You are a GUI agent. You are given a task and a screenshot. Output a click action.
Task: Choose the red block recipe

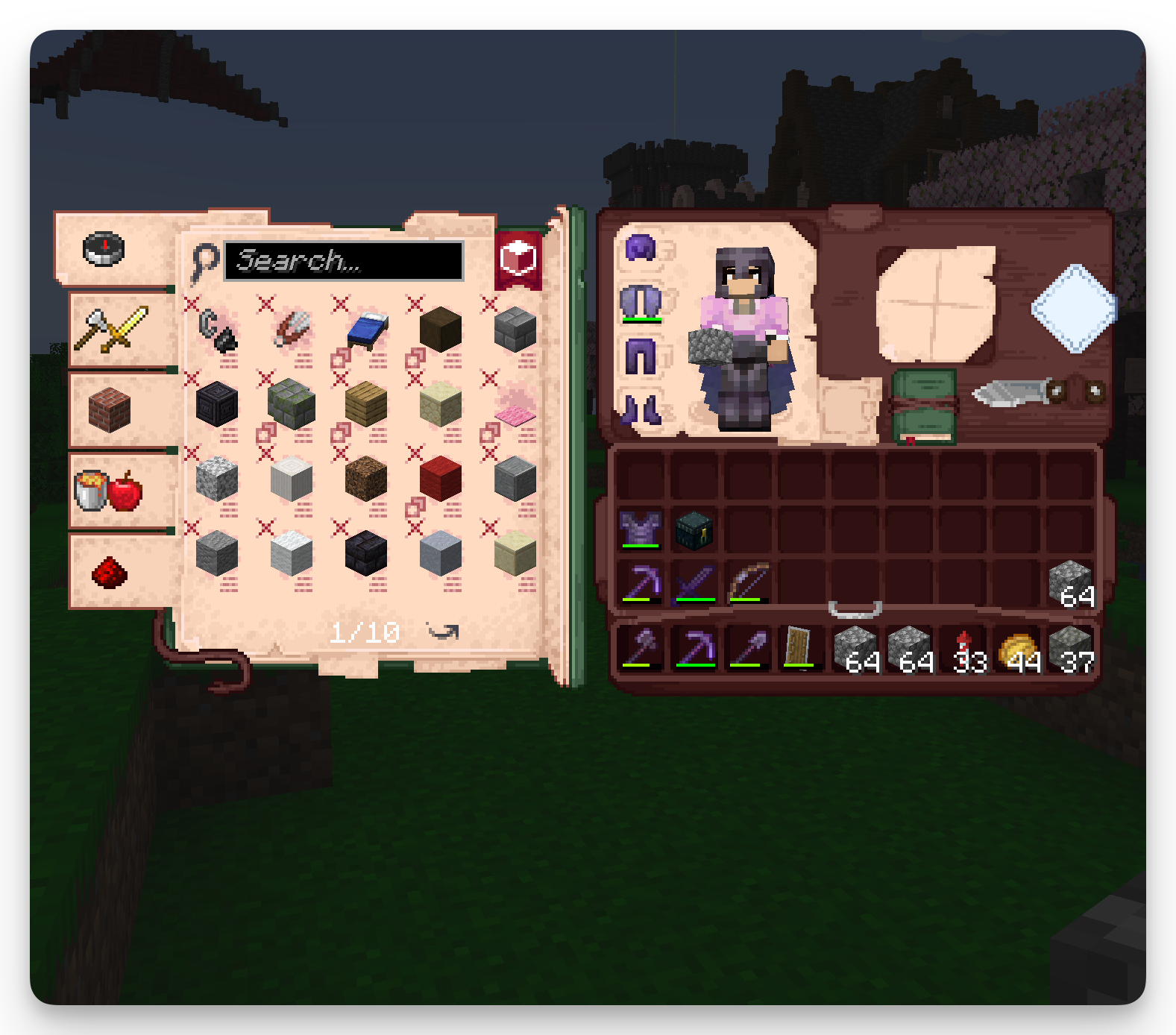(x=441, y=478)
